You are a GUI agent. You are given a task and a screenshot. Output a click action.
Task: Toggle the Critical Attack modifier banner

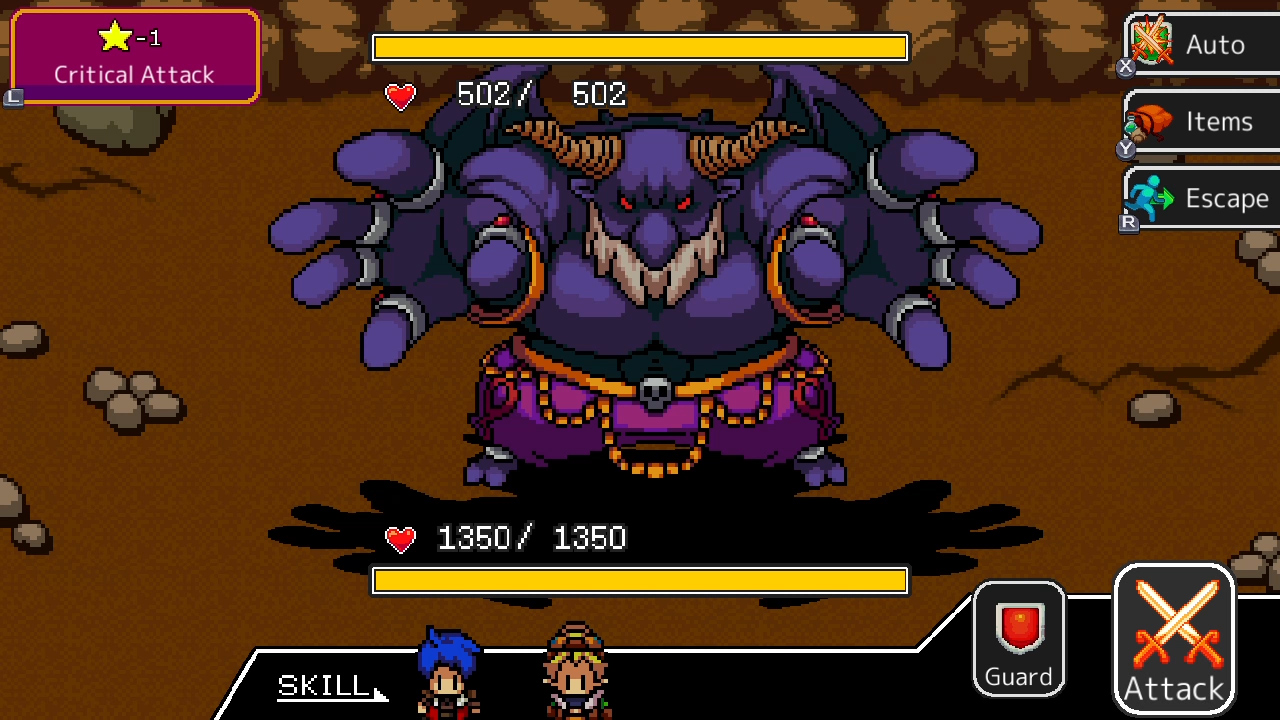point(133,55)
